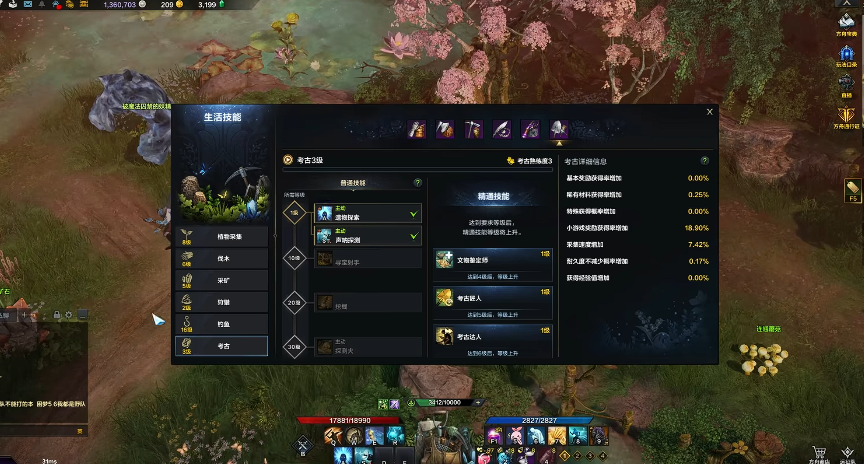This screenshot has height=464, width=864.
Task: Click the 遗物探索 relic search skill
Action: coord(367,213)
